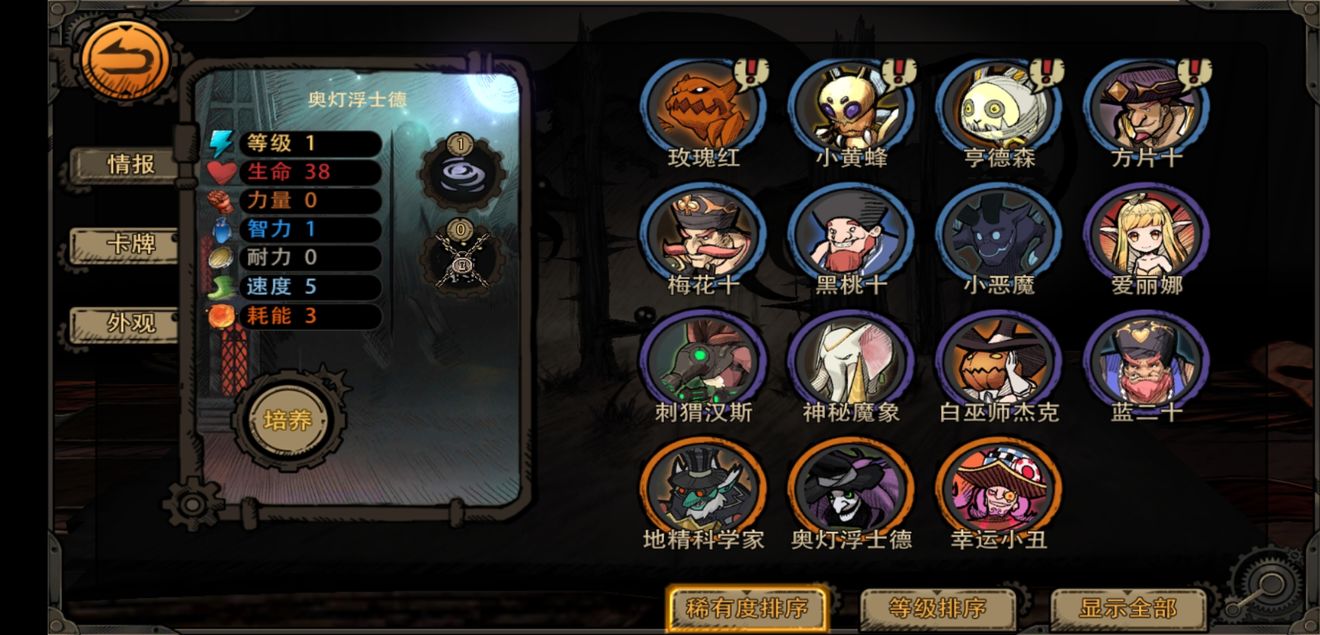
Task: Select the 玫瑰红 character portrait
Action: click(703, 107)
